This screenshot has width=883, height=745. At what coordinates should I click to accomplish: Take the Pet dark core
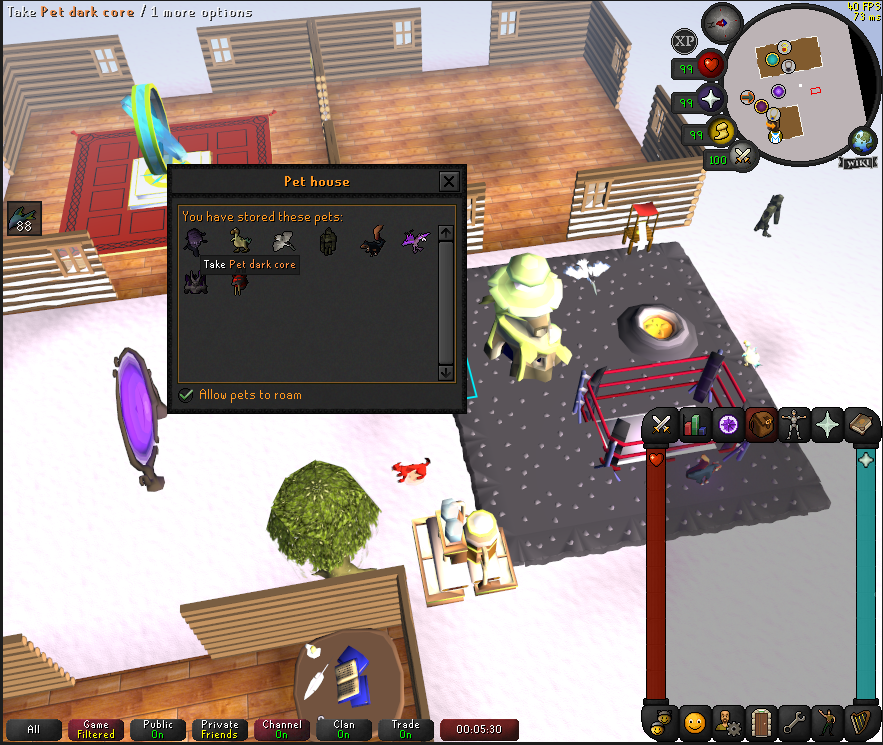[194, 241]
